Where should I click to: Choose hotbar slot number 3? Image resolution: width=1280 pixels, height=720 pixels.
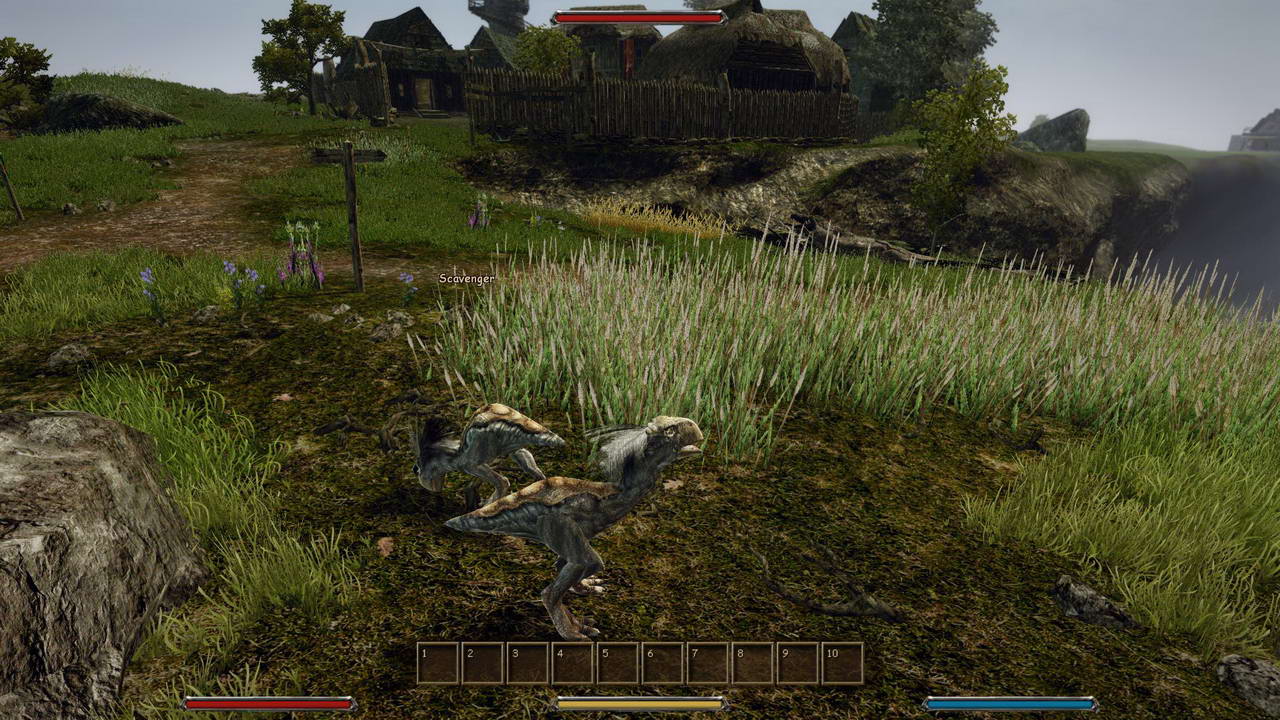528,663
